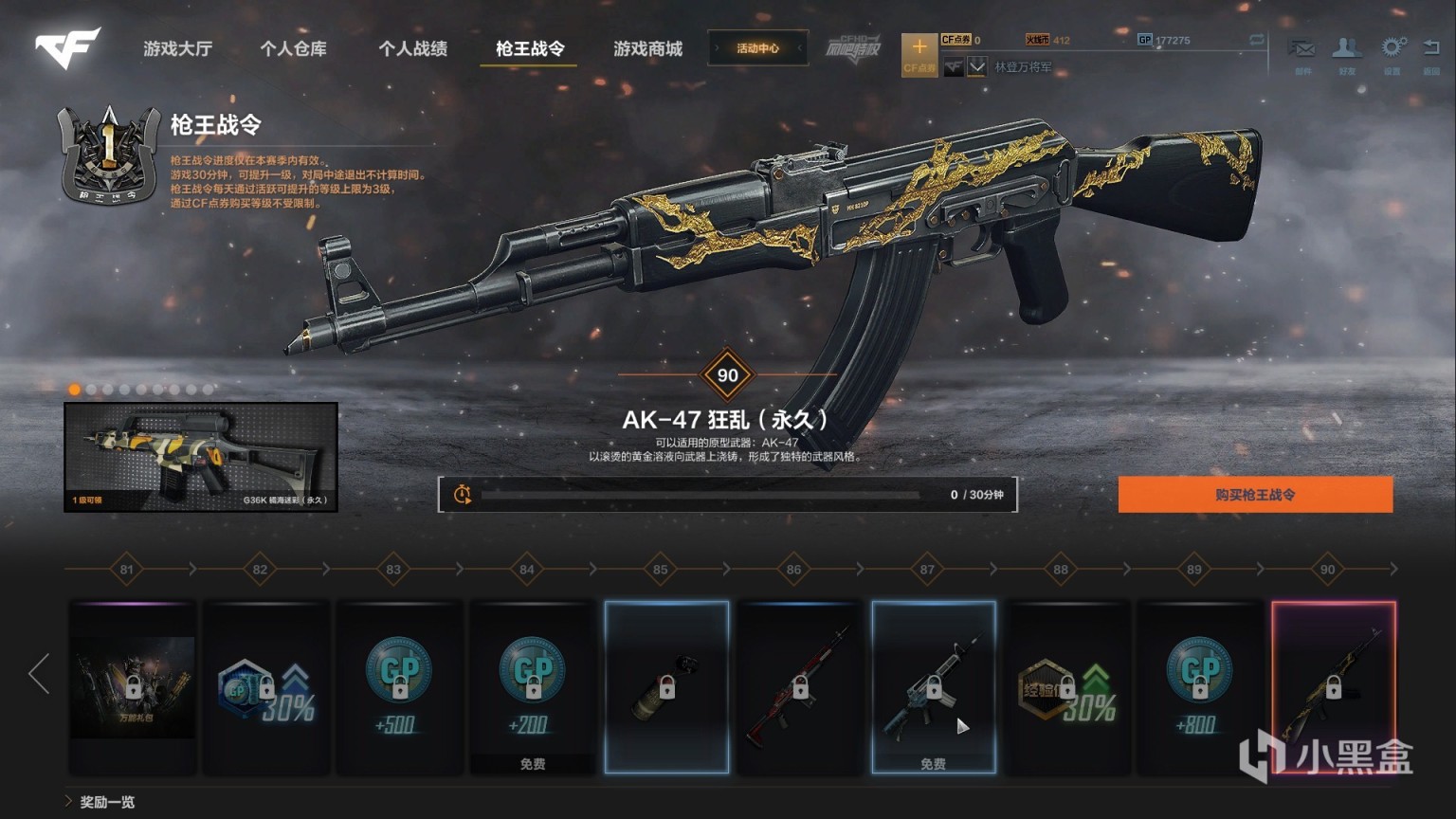Open the 邮件 mail inbox
The height and width of the screenshot is (819, 1456).
tap(1302, 53)
